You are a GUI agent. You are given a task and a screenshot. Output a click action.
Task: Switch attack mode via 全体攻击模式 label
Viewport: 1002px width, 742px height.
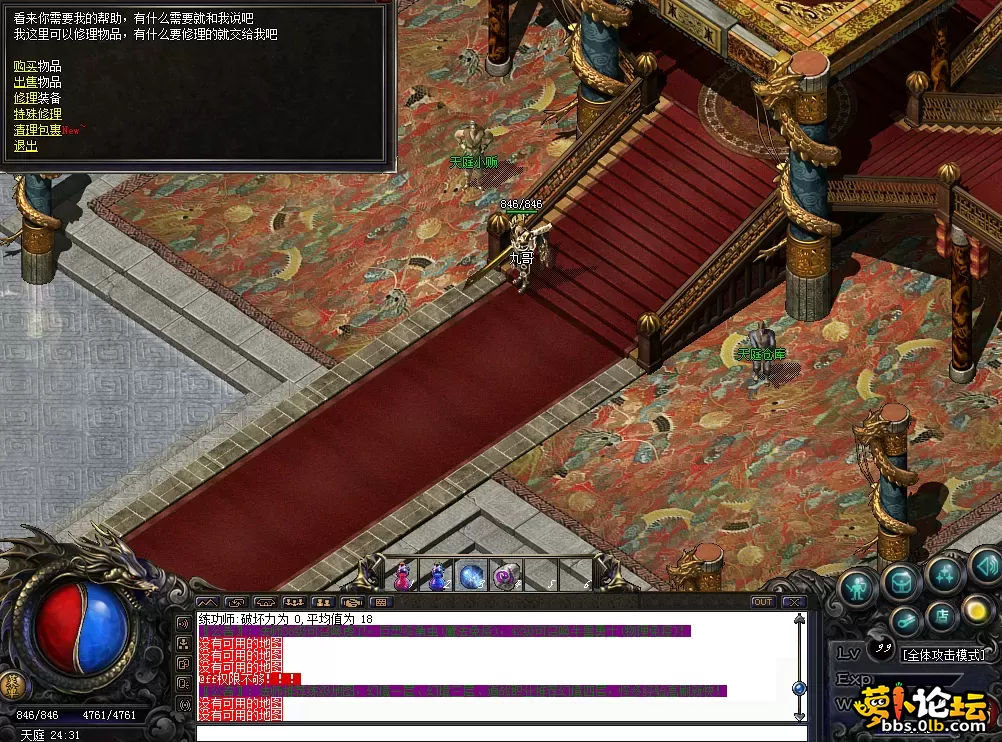(943, 655)
